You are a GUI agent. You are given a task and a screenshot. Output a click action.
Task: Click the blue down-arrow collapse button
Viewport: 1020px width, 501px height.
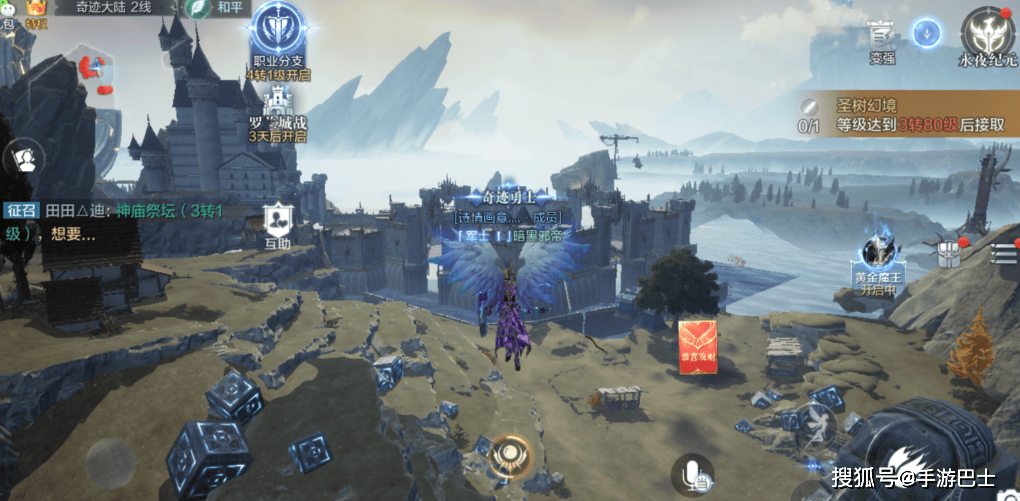928,32
